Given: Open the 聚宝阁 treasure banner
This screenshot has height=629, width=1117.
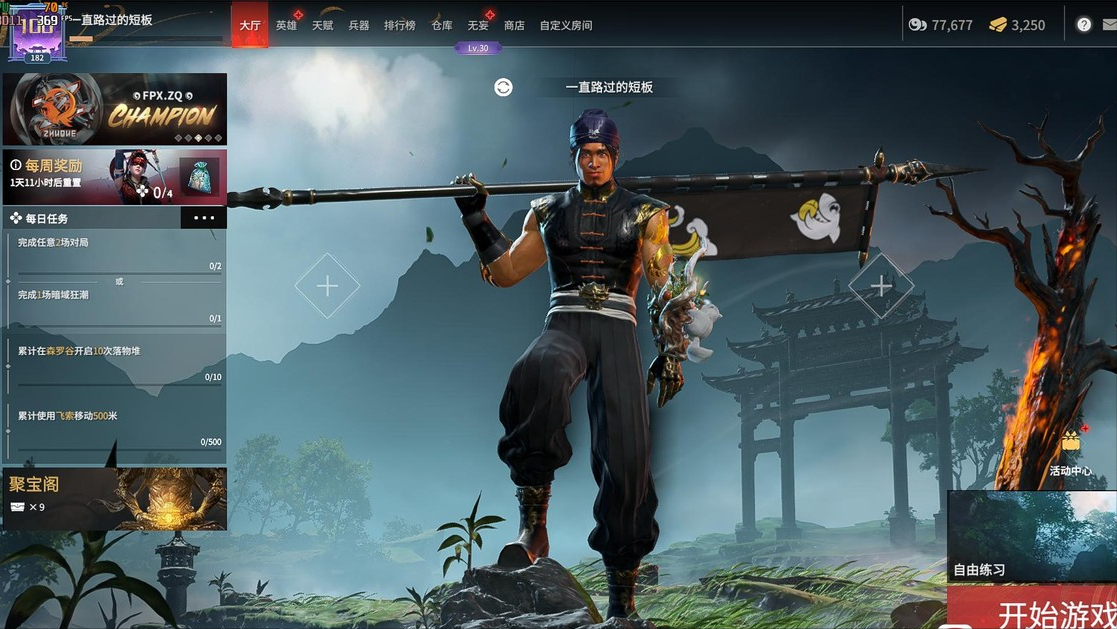Looking at the screenshot, I should [x=114, y=498].
